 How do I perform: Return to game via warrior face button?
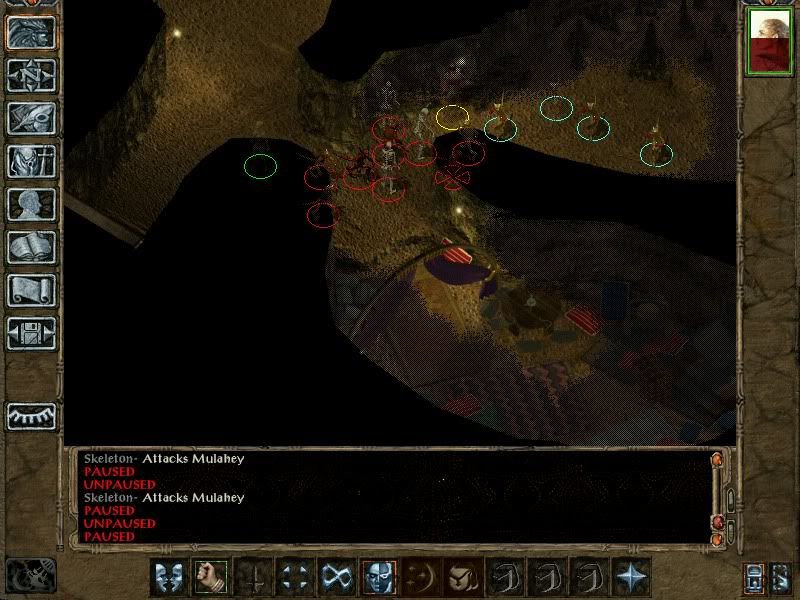(x=31, y=32)
